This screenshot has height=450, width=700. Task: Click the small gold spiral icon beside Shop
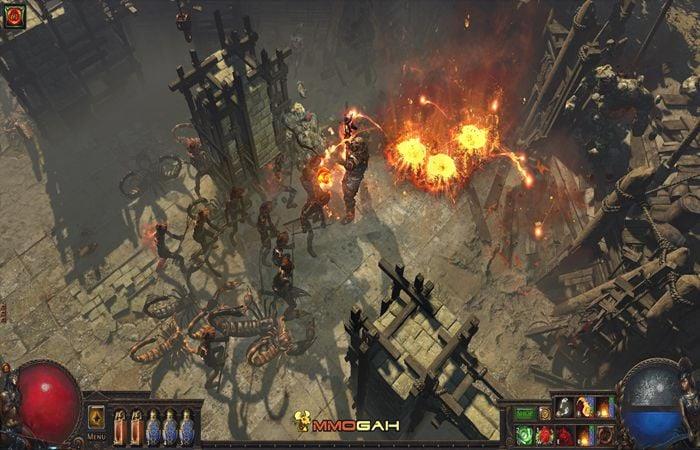545,412
